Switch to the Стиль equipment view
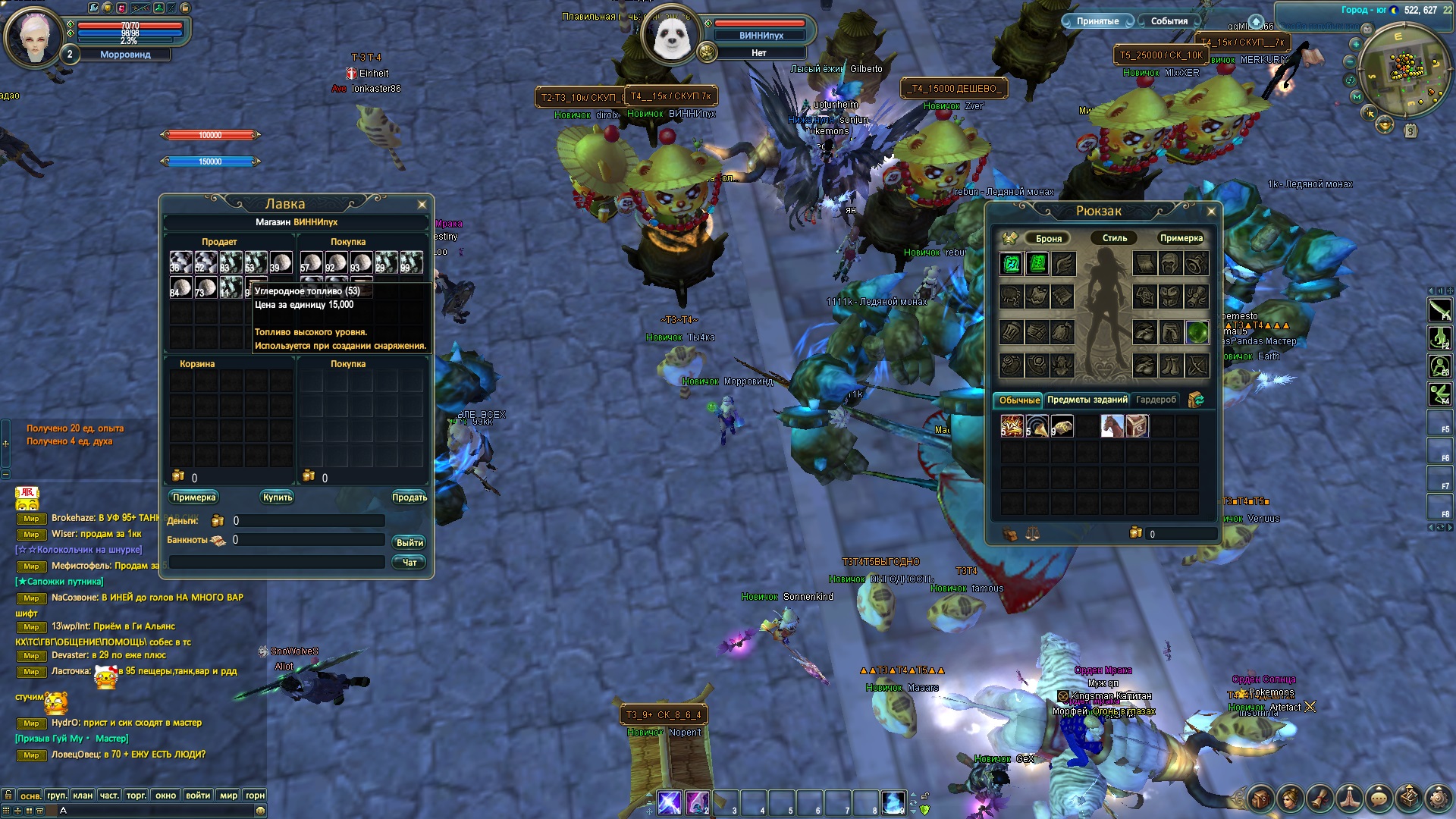This screenshot has width=1456, height=819. click(x=1114, y=238)
